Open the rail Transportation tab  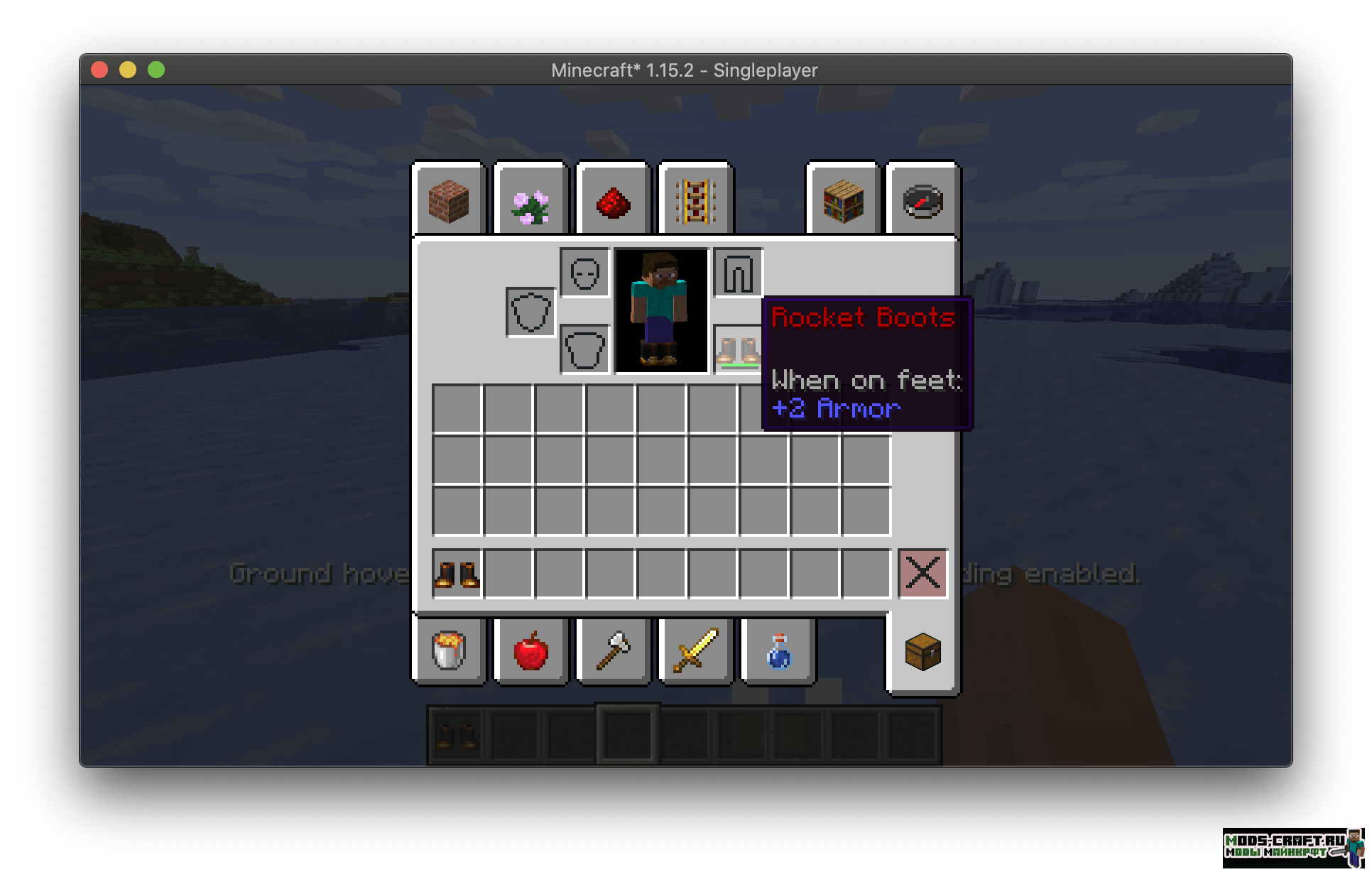695,202
